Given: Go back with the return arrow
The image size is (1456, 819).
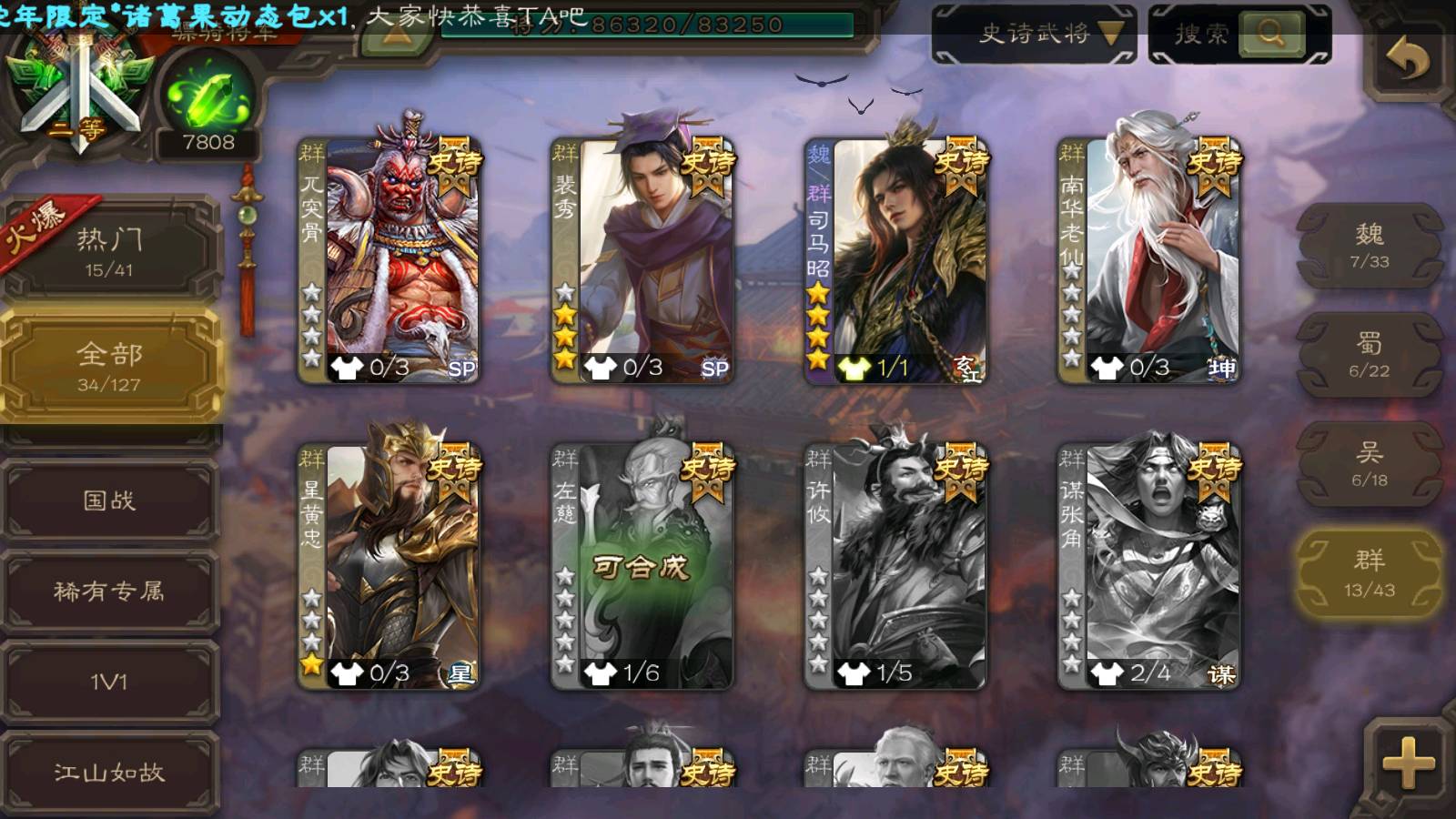Looking at the screenshot, I should (1407, 60).
